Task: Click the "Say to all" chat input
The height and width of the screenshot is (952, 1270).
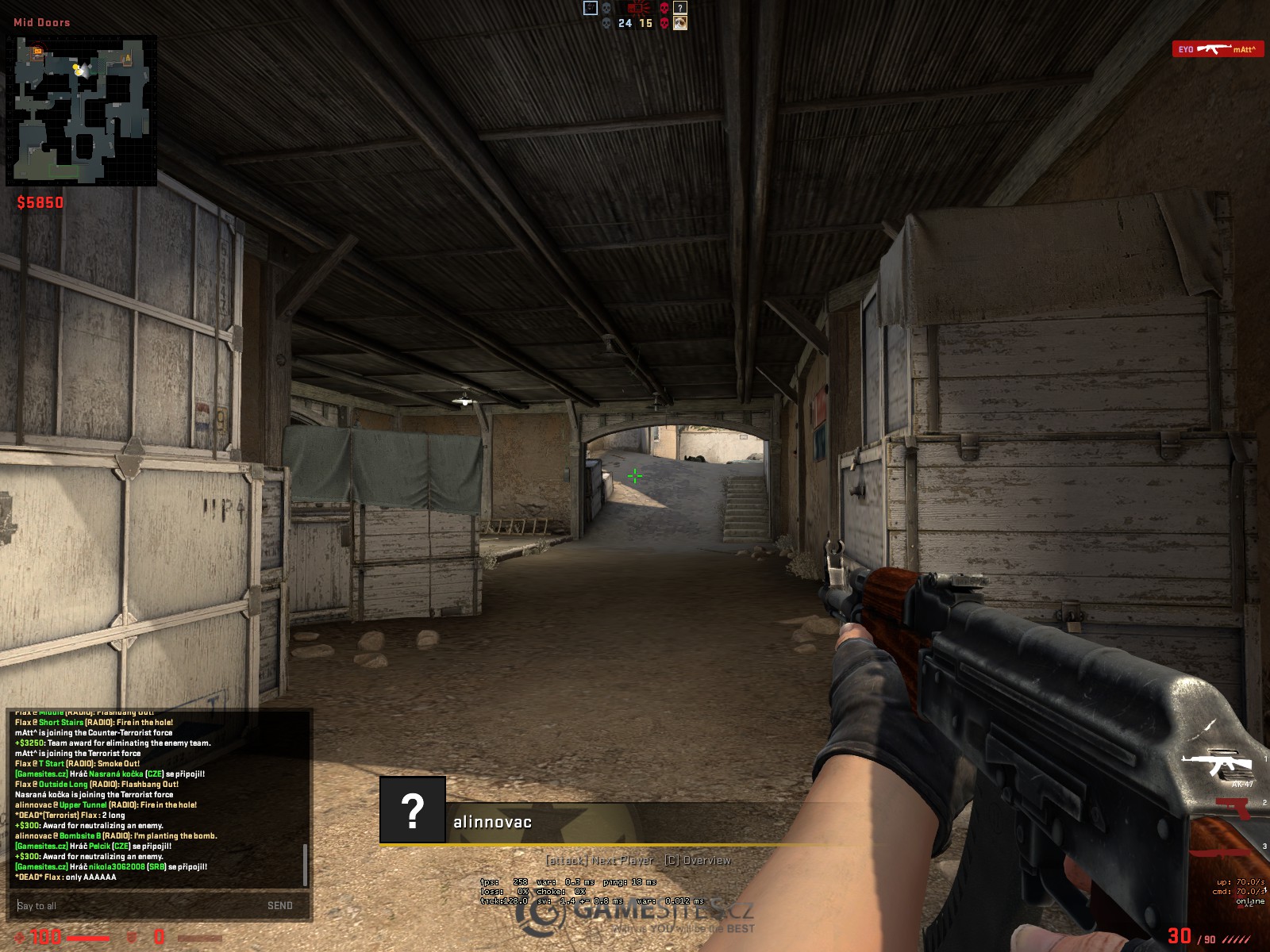Action: click(x=135, y=905)
